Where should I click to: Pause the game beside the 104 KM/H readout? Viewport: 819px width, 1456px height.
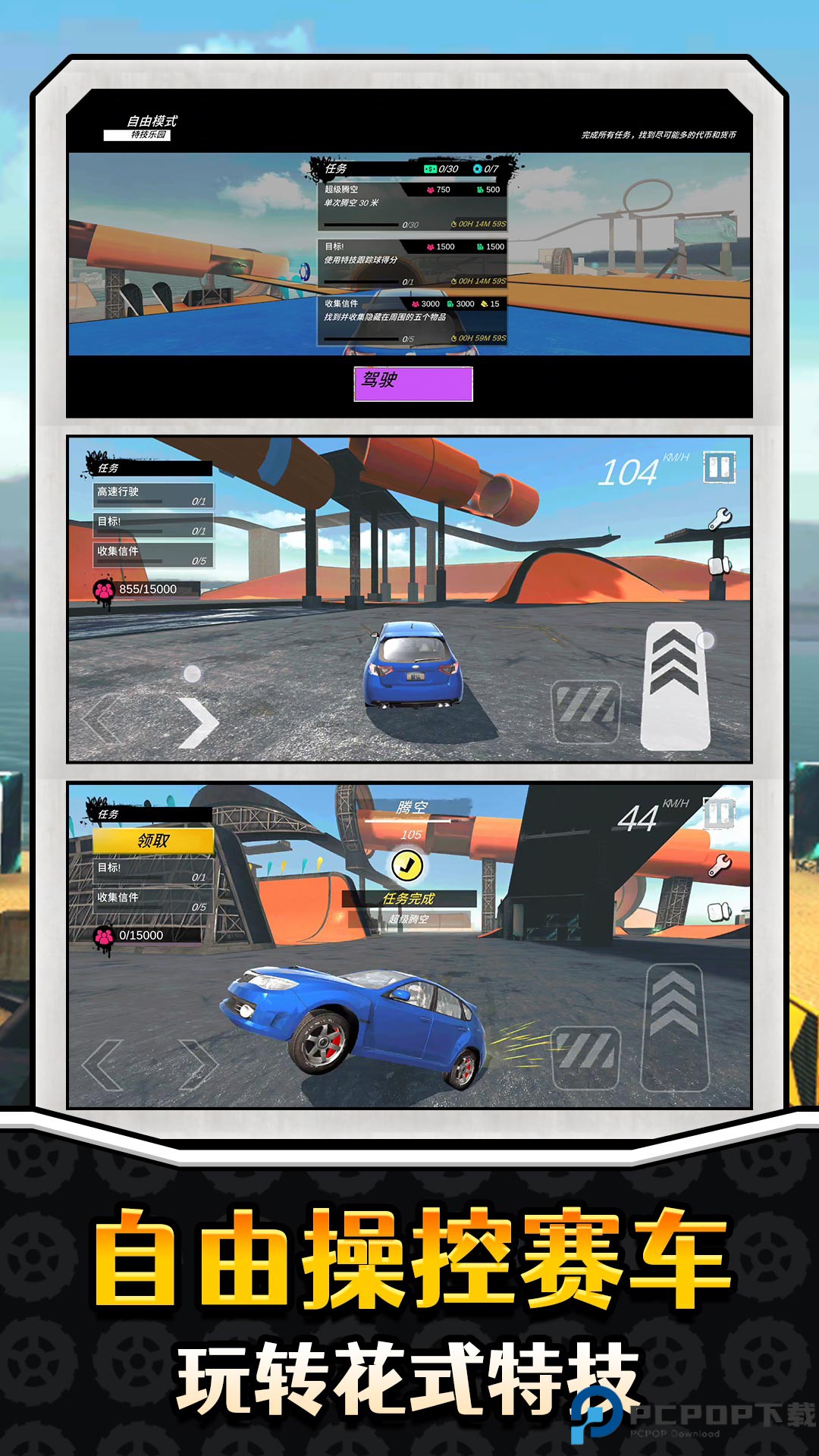719,468
